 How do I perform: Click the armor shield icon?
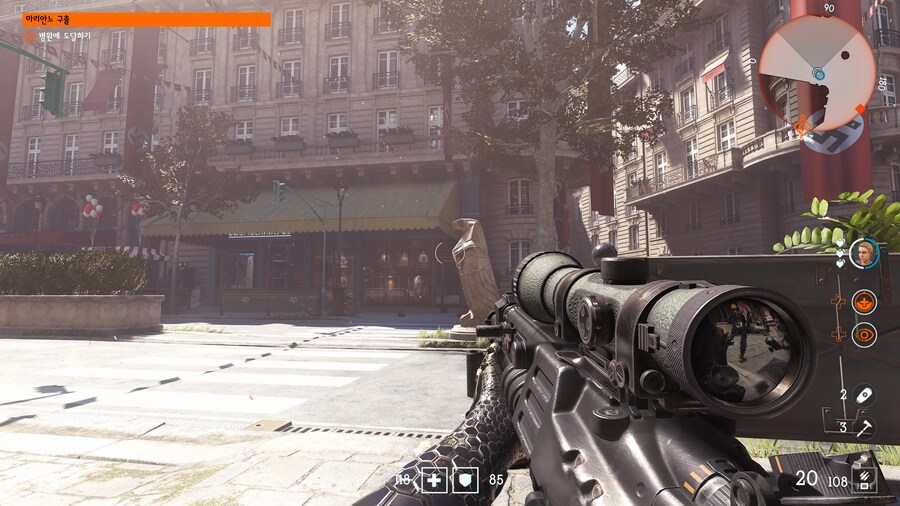[466, 480]
